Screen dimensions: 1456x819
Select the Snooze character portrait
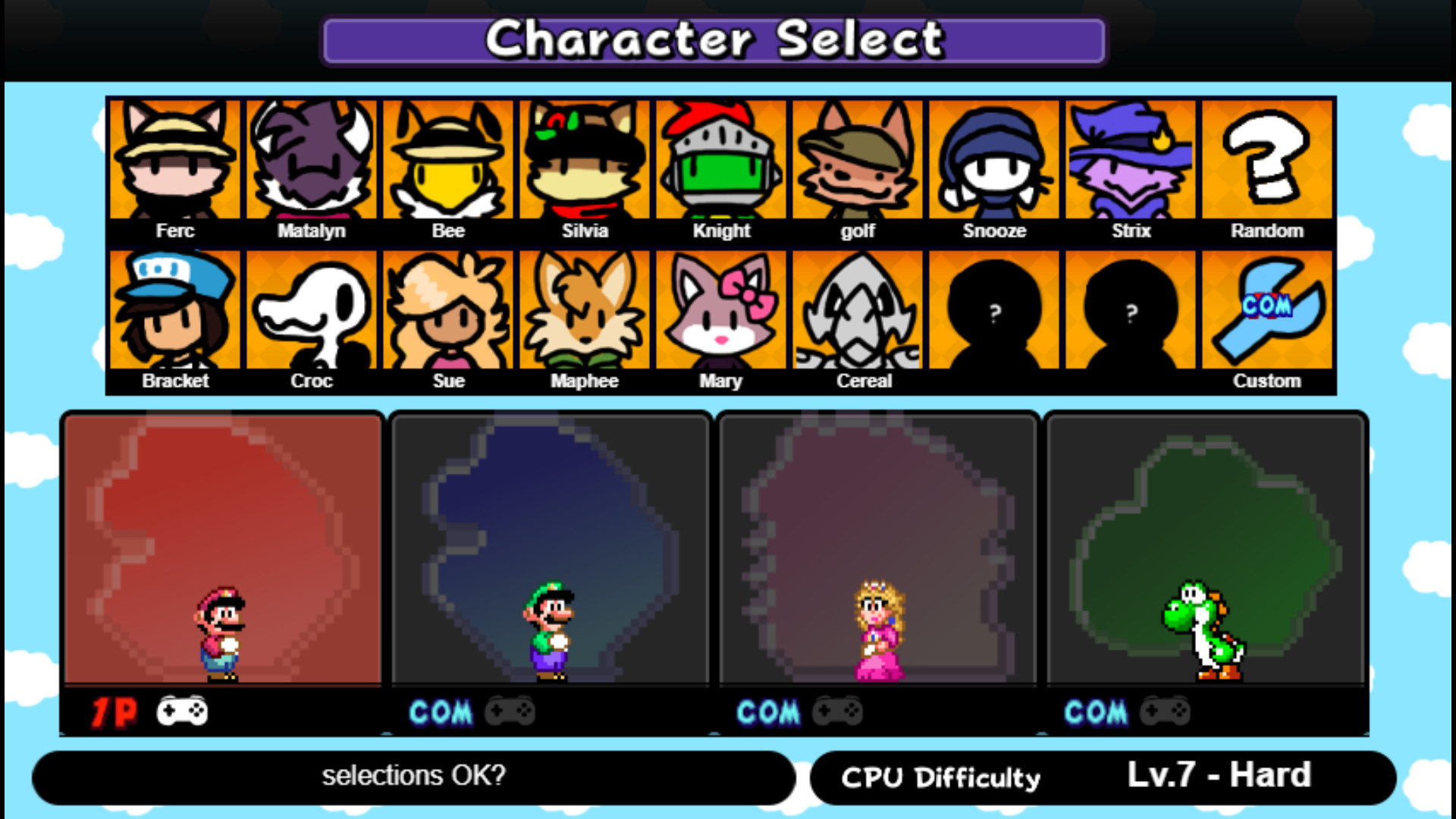pos(995,159)
